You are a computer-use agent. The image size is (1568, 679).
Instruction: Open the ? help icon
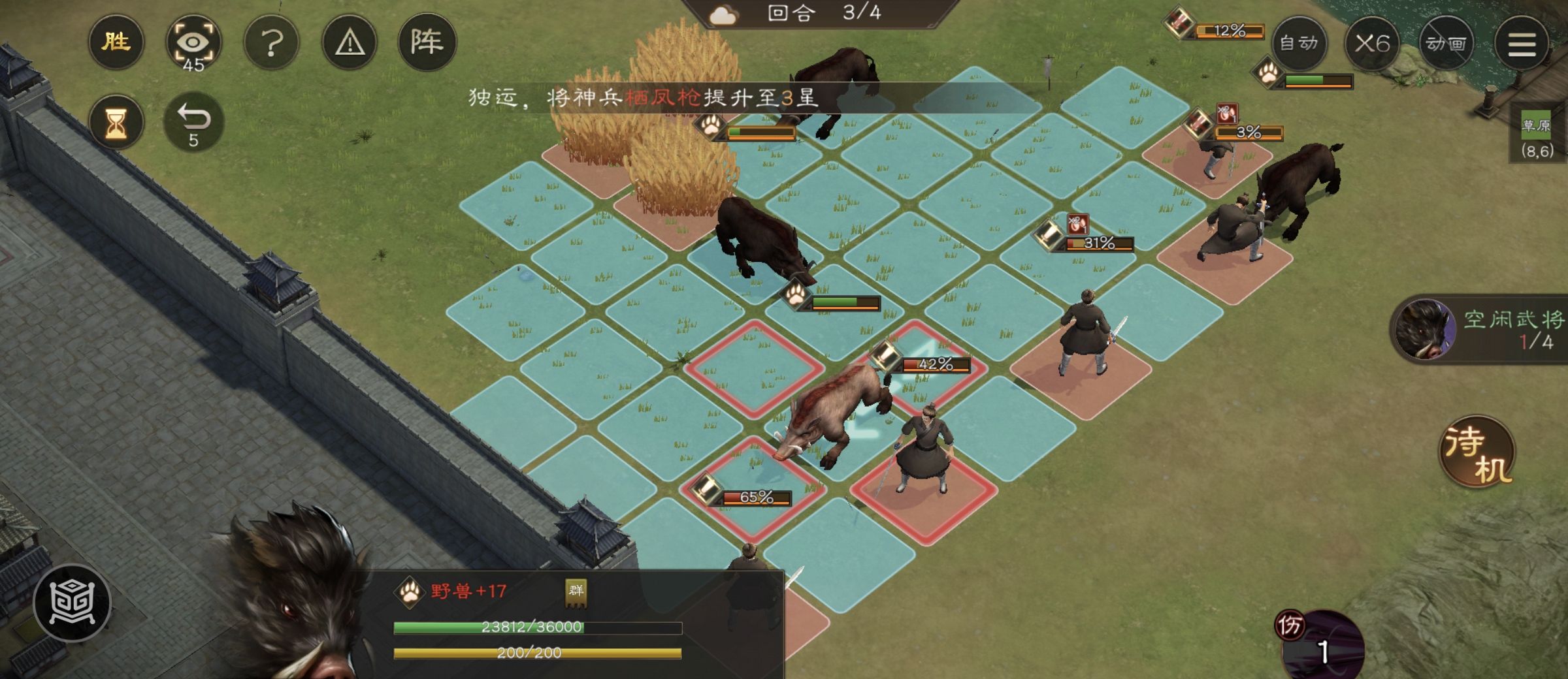coord(272,44)
